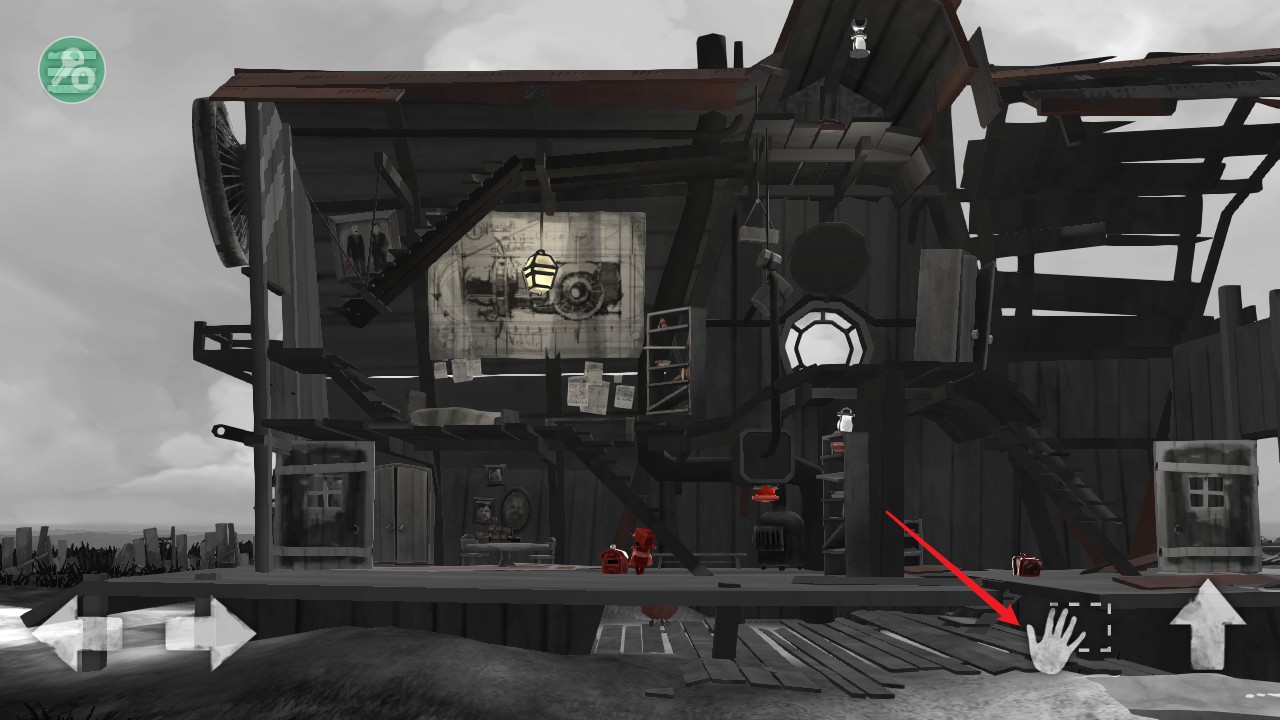Tap the move left arrow
Image resolution: width=1280 pixels, height=720 pixels.
[x=74, y=633]
